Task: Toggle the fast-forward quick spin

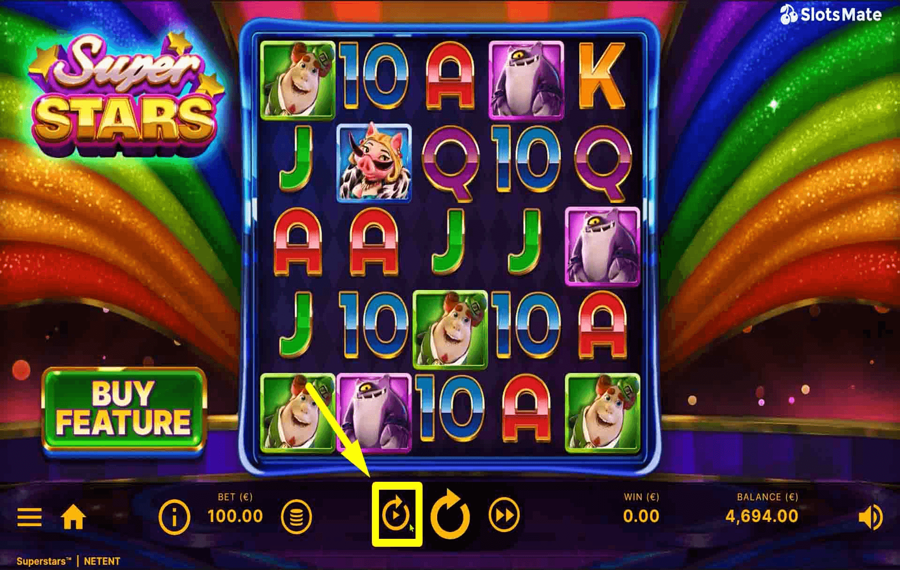Action: point(504,516)
